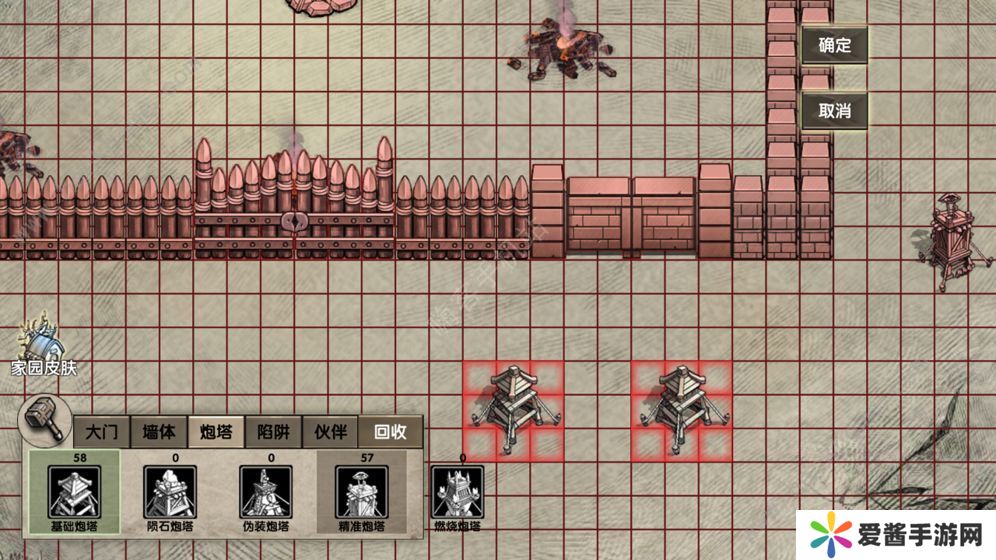
Task: Cancel building with the 取消 button
Action: point(834,111)
